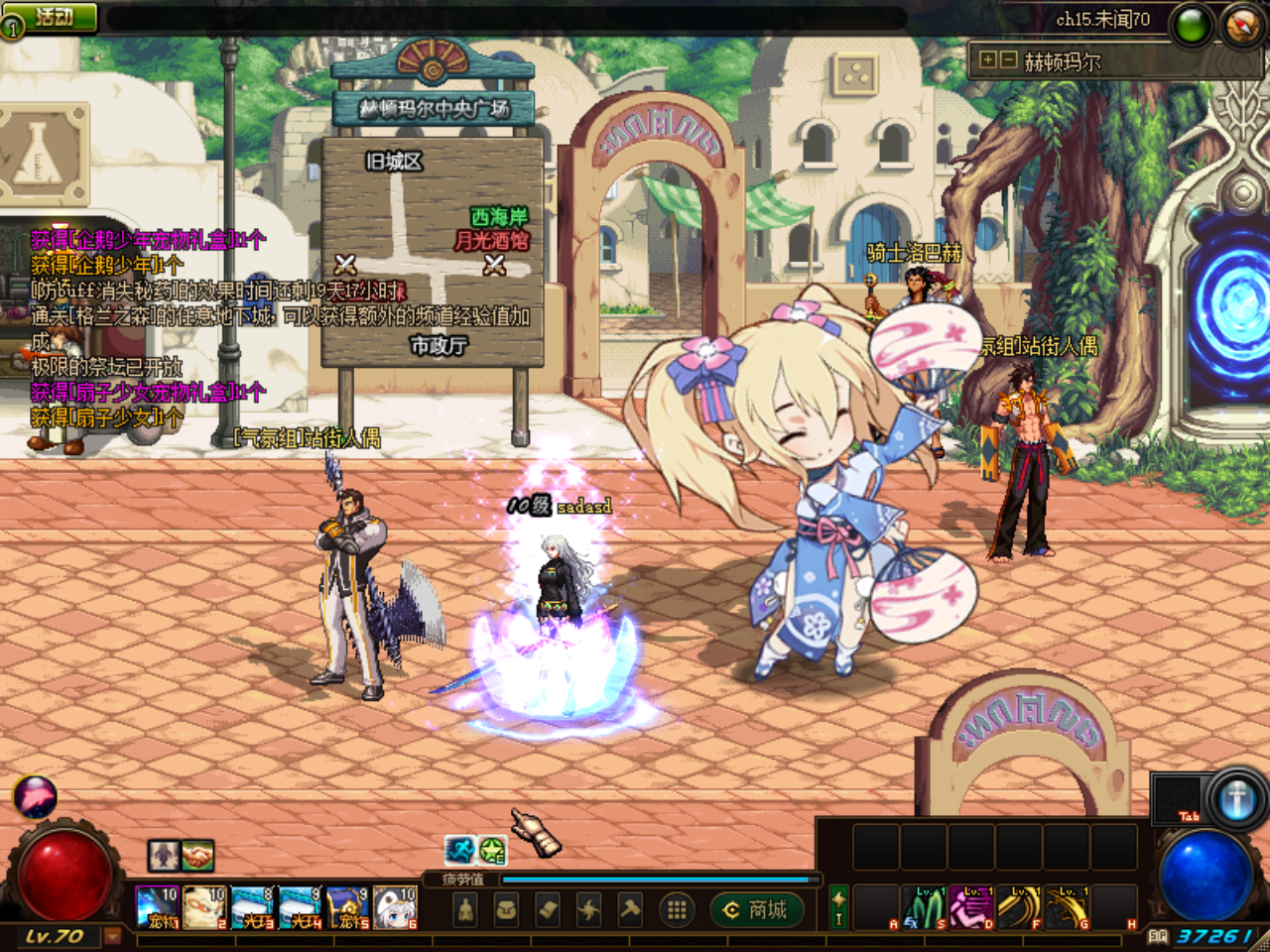Use the handshake emote icon above the hotbar
Viewport: 1270px width, 952px height.
(196, 855)
